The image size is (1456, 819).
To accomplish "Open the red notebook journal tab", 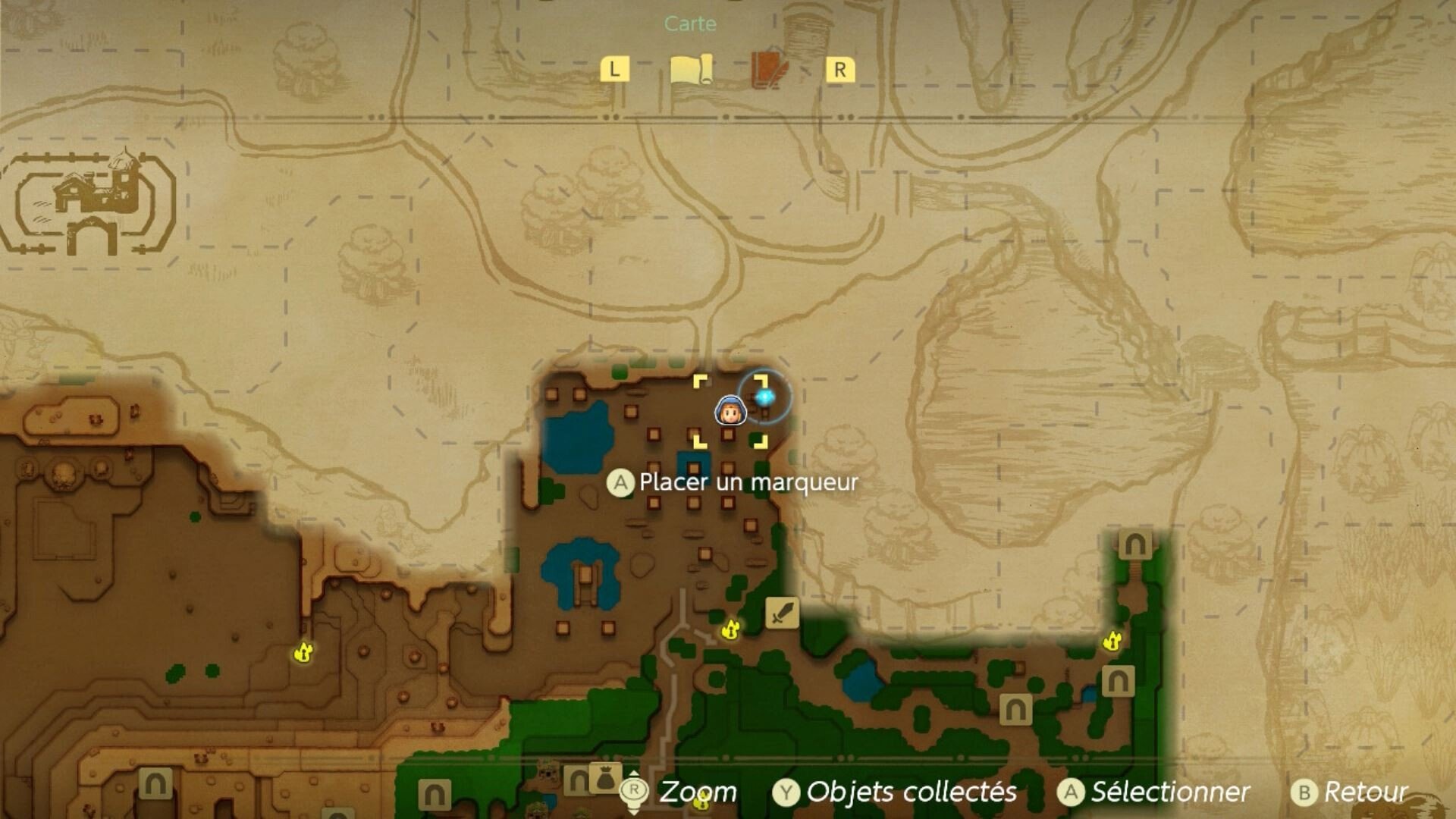I will [769, 71].
